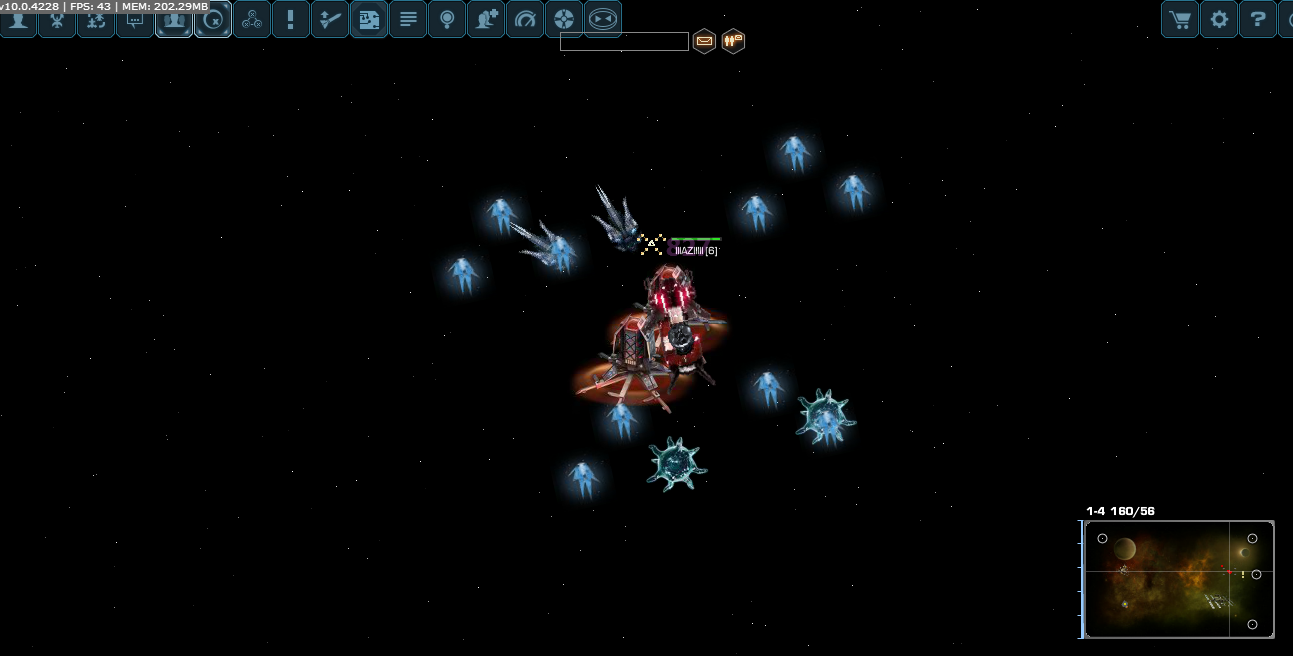This screenshot has height=656, width=1293.
Task: Open the shop cart icon
Action: pos(1180,19)
